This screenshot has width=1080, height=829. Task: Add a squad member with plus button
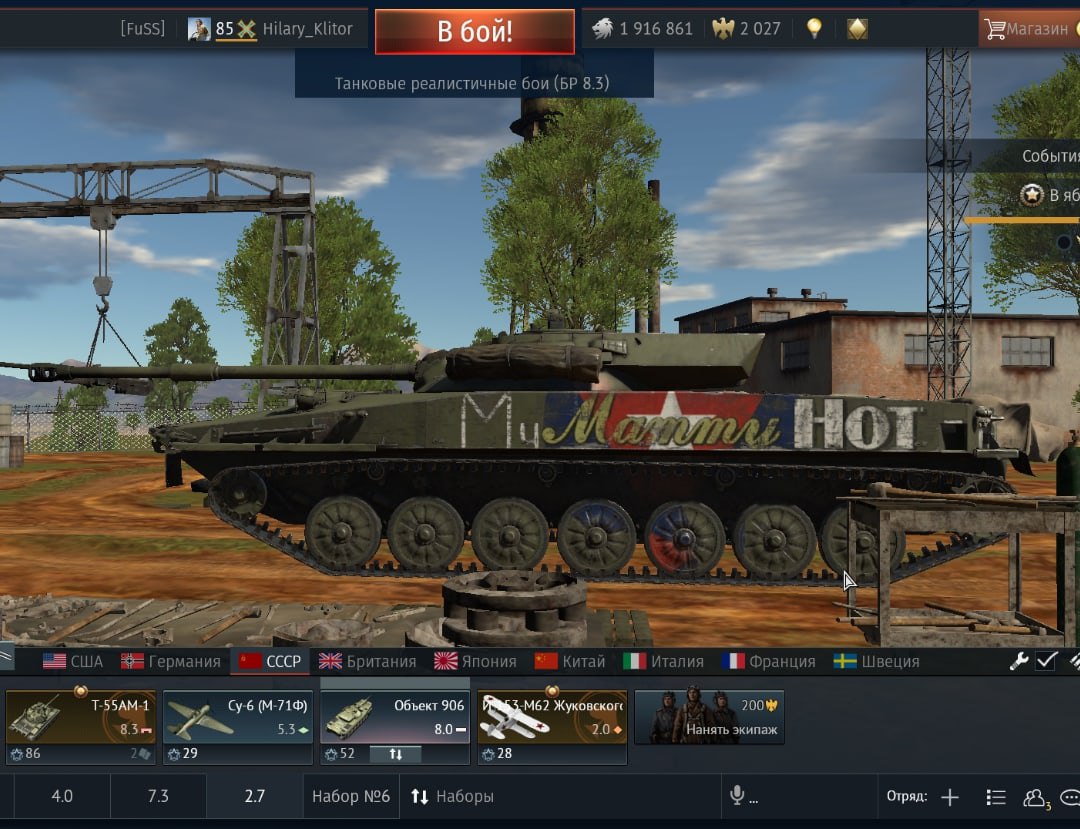pos(950,797)
